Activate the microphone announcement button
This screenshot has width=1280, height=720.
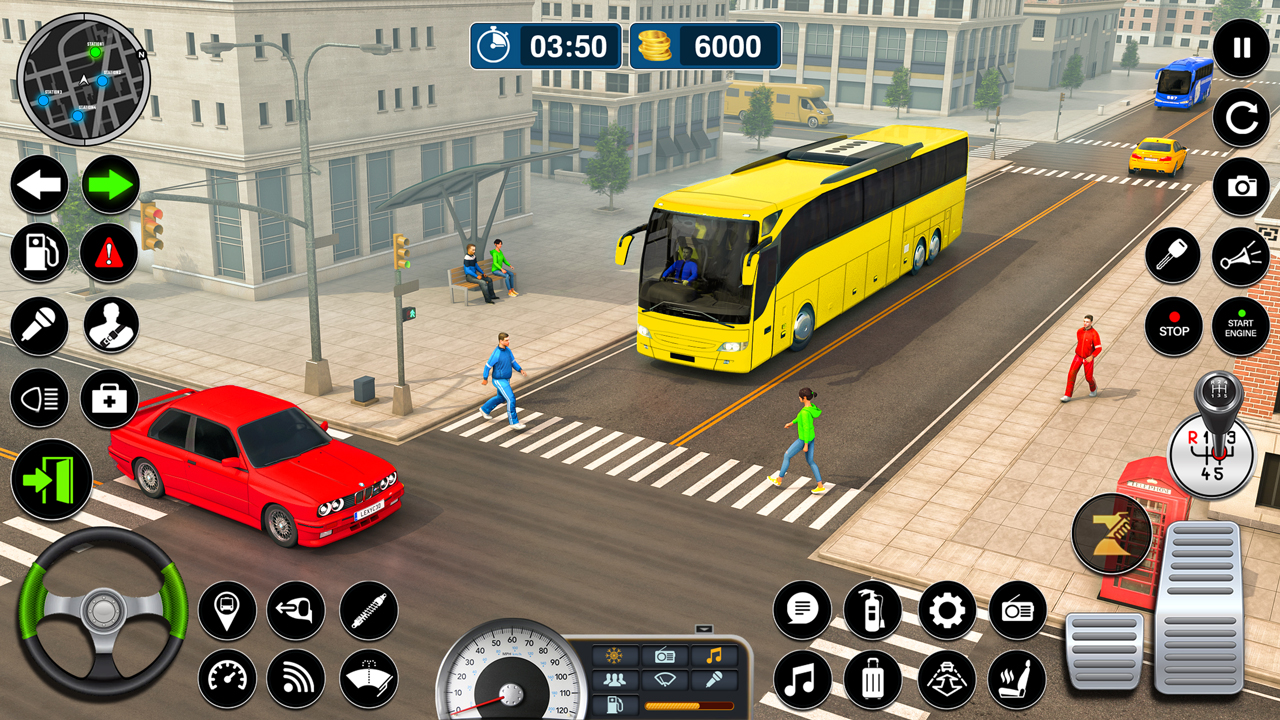(x=40, y=326)
